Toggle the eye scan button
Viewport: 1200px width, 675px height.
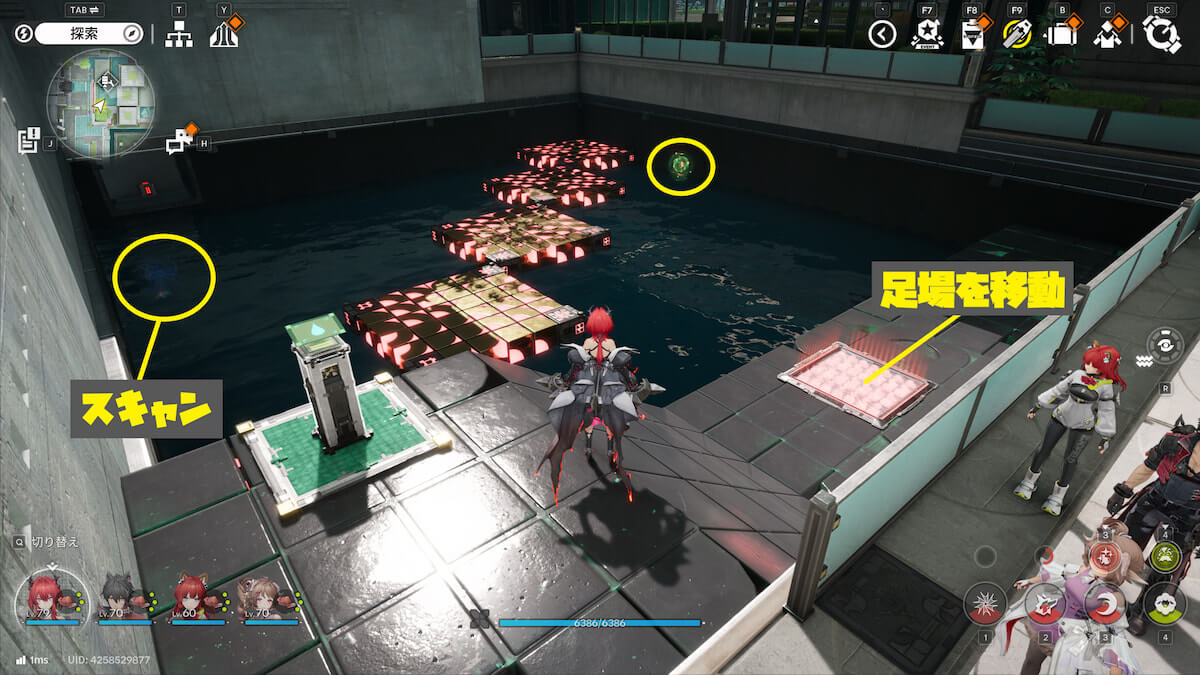pyautogui.click(x=1165, y=344)
